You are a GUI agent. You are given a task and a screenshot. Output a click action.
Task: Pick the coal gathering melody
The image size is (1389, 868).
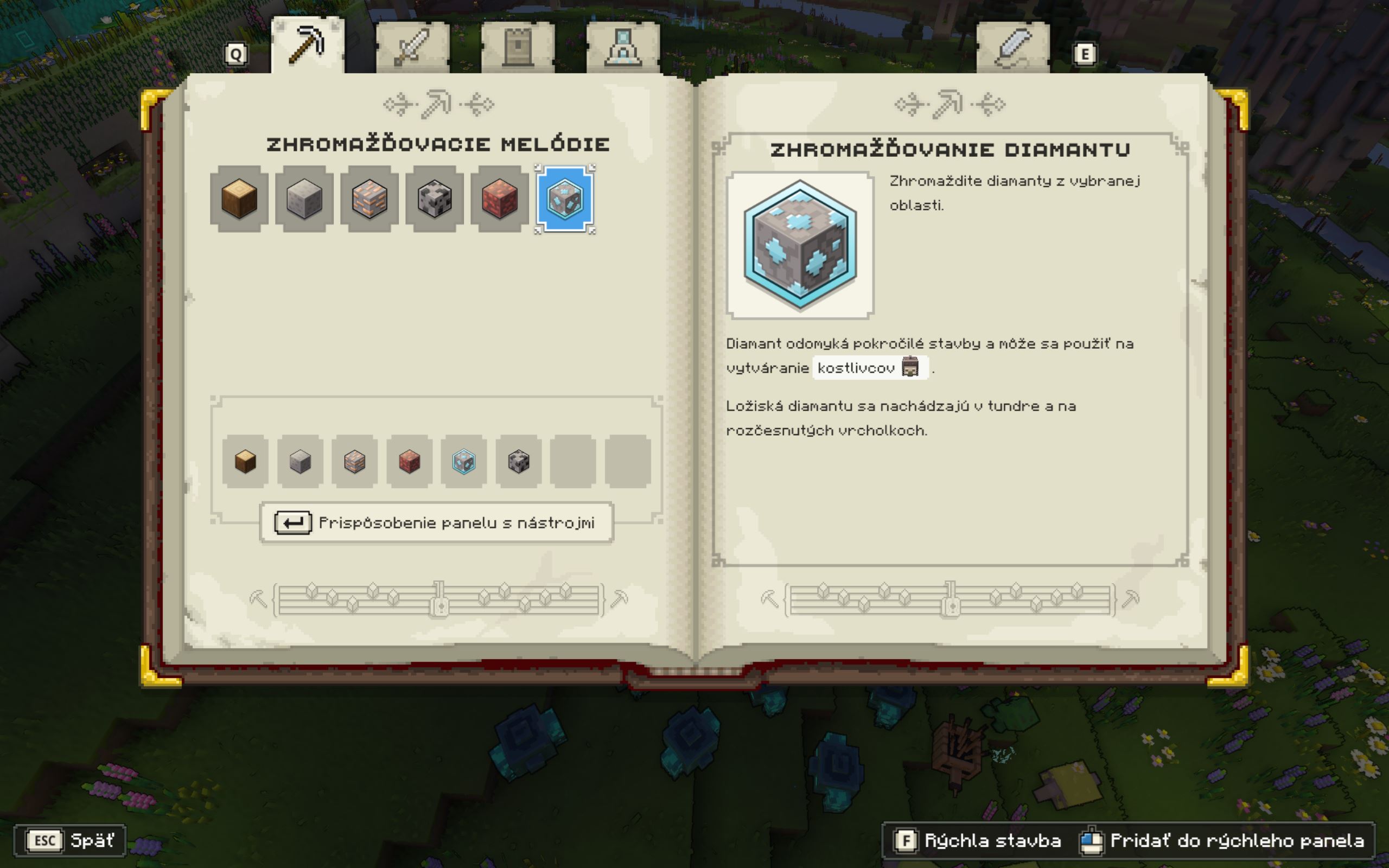[435, 199]
